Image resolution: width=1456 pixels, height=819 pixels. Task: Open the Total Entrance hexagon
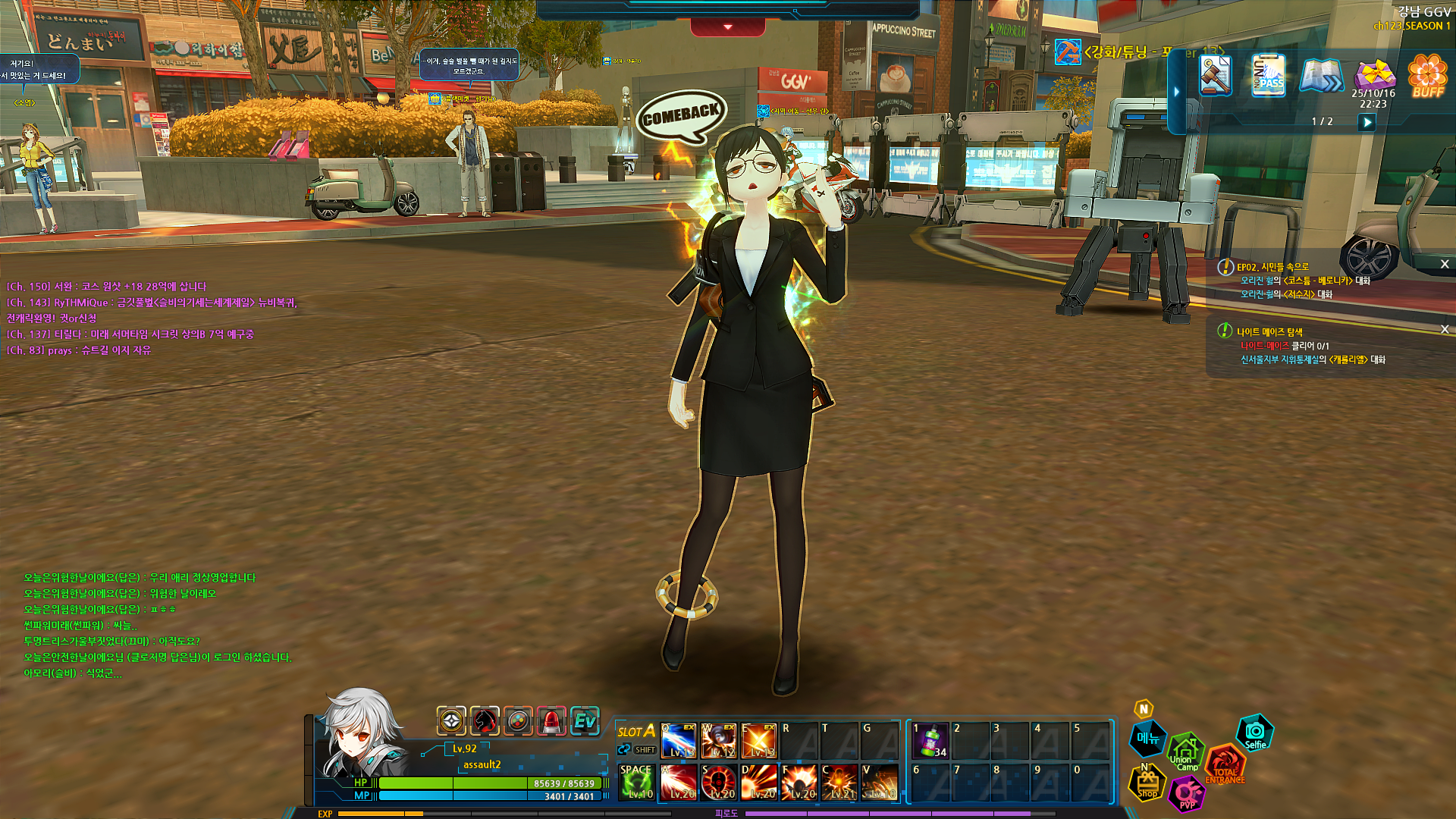[x=1224, y=764]
